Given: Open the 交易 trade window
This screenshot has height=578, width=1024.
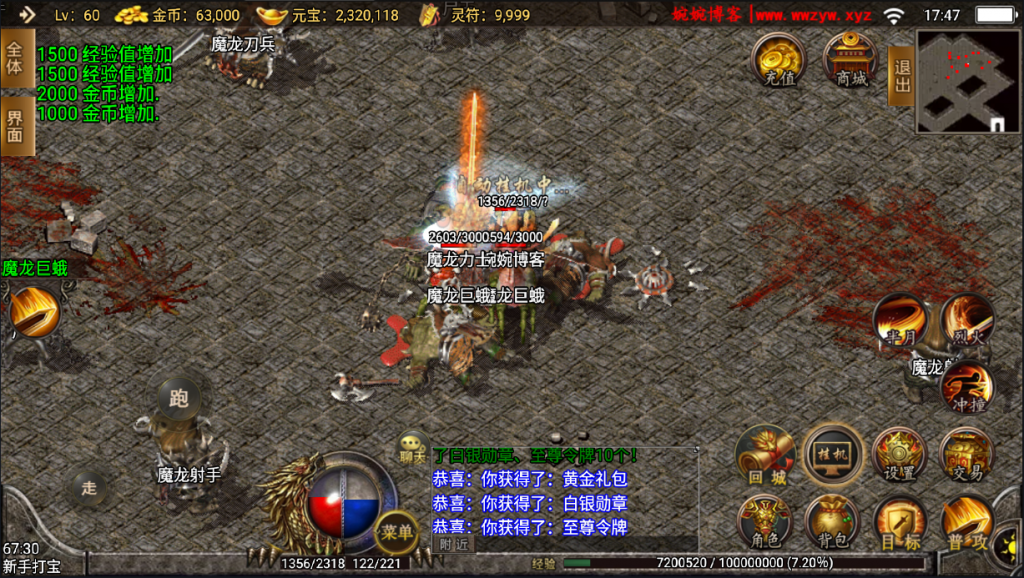Looking at the screenshot, I should pos(967,456).
